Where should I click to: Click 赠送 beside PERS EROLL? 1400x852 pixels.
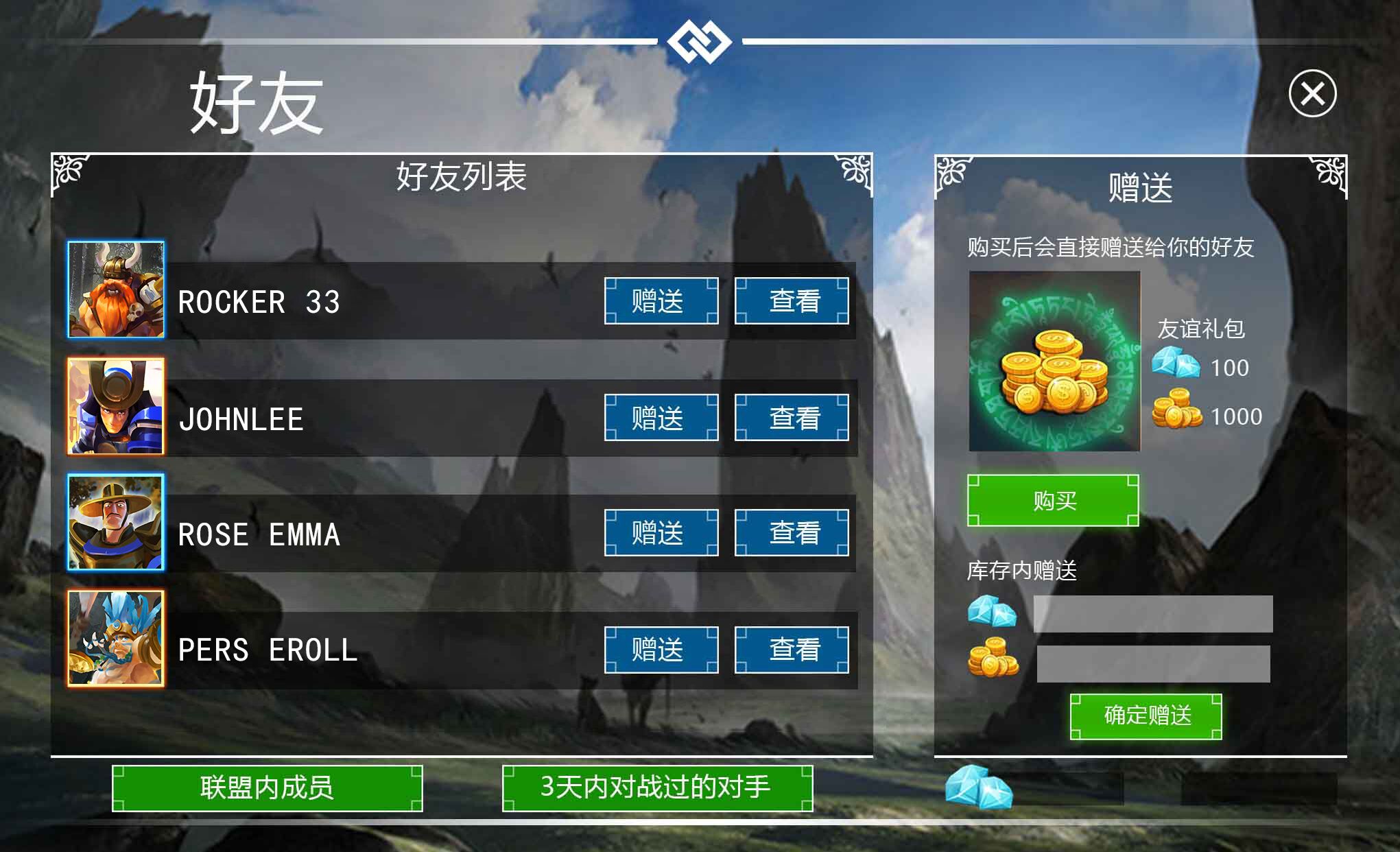pyautogui.click(x=660, y=649)
